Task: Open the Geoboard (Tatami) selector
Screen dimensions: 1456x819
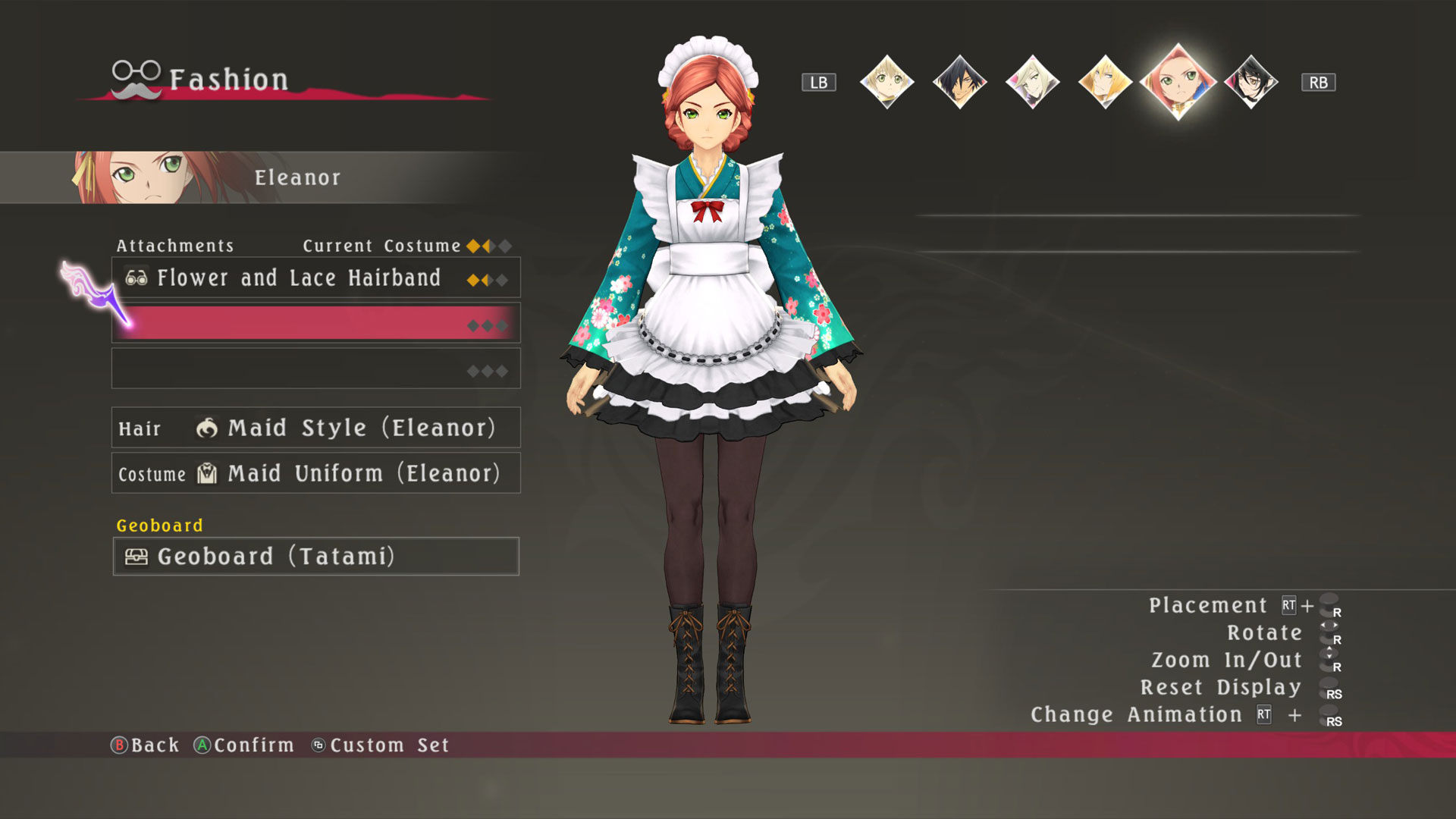Action: (316, 557)
